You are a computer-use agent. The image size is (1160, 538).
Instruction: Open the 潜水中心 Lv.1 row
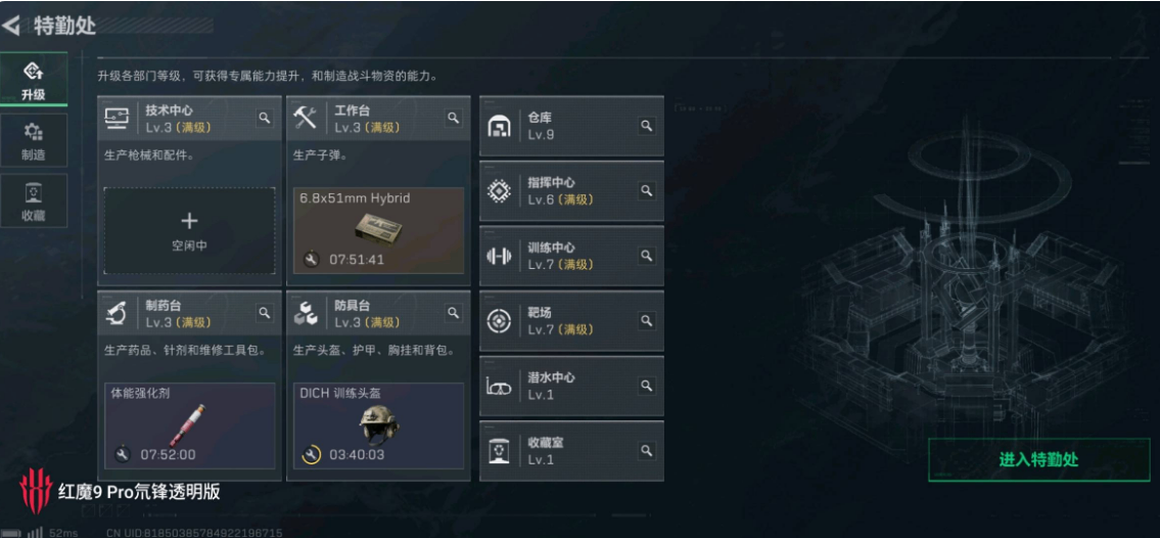[571, 386]
